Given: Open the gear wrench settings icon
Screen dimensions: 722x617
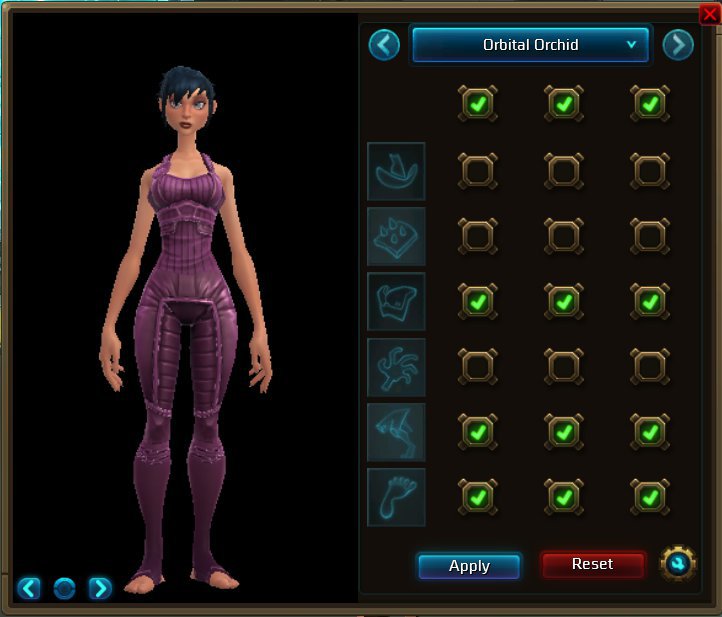Looking at the screenshot, I should coord(679,564).
